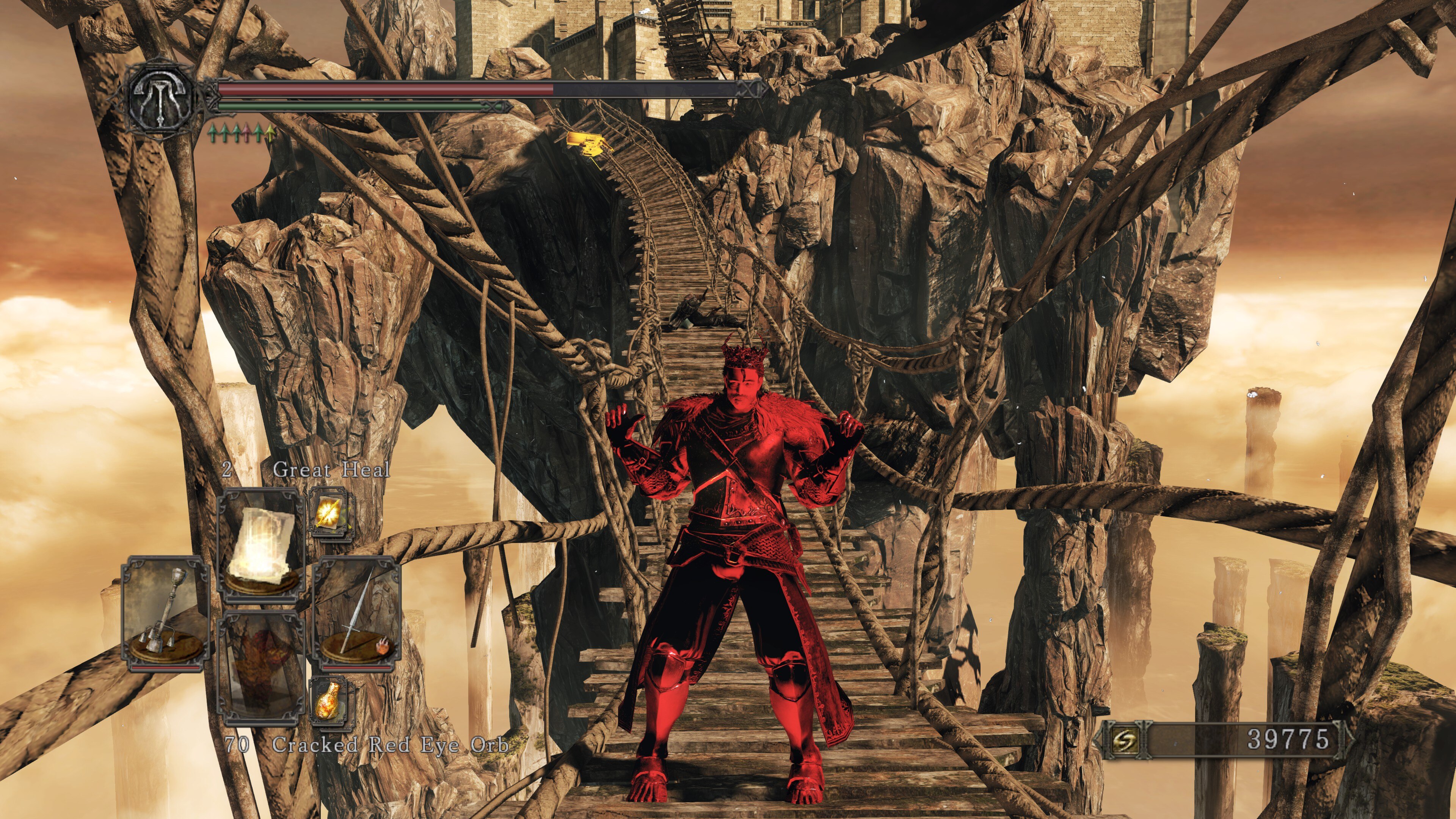Select the pink arrow status icon

tap(247, 133)
